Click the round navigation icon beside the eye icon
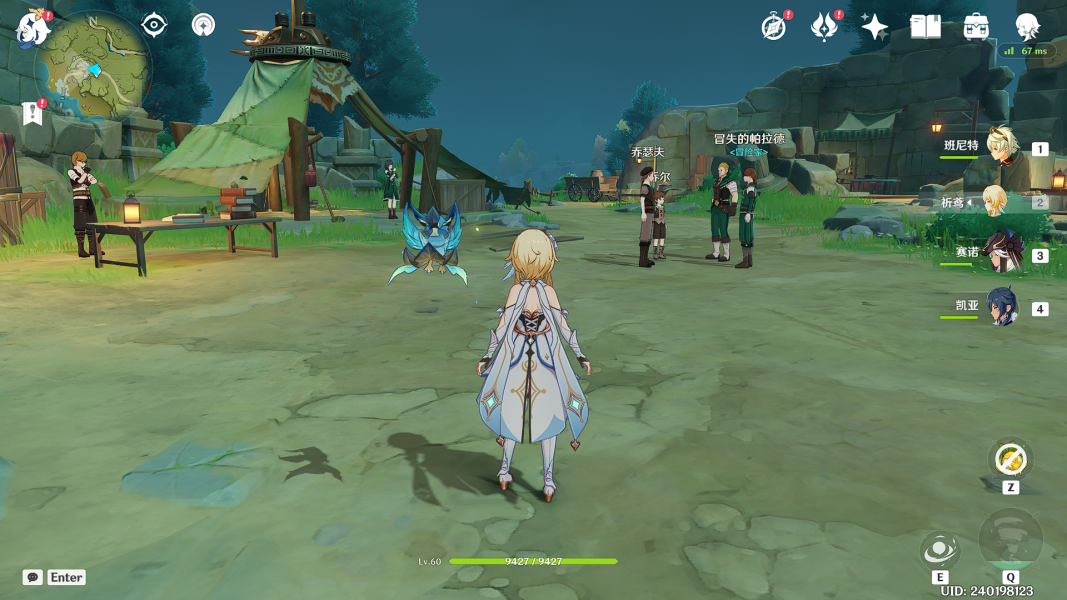The width and height of the screenshot is (1067, 600). point(203,24)
